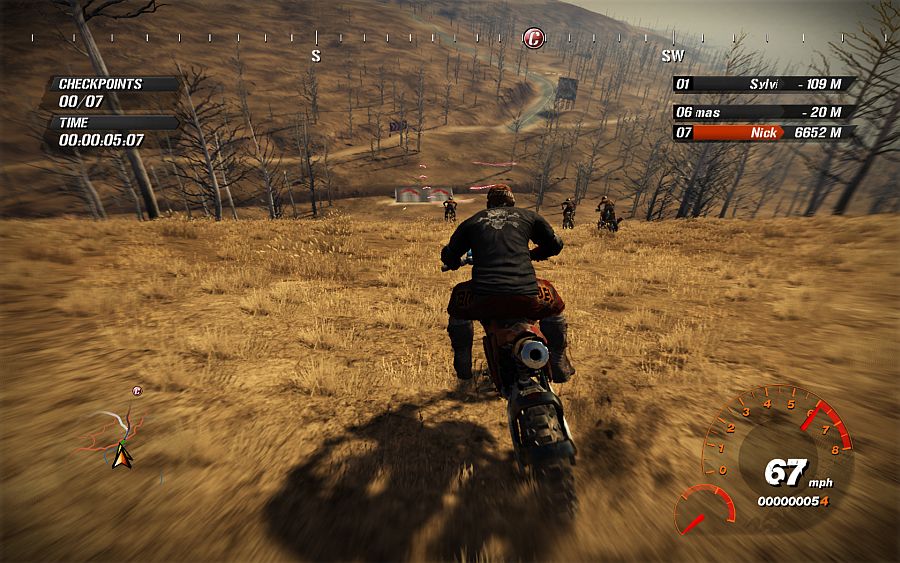Select Nick's highlighted seventh-place row
Screen dimensions: 900x563
(762, 132)
